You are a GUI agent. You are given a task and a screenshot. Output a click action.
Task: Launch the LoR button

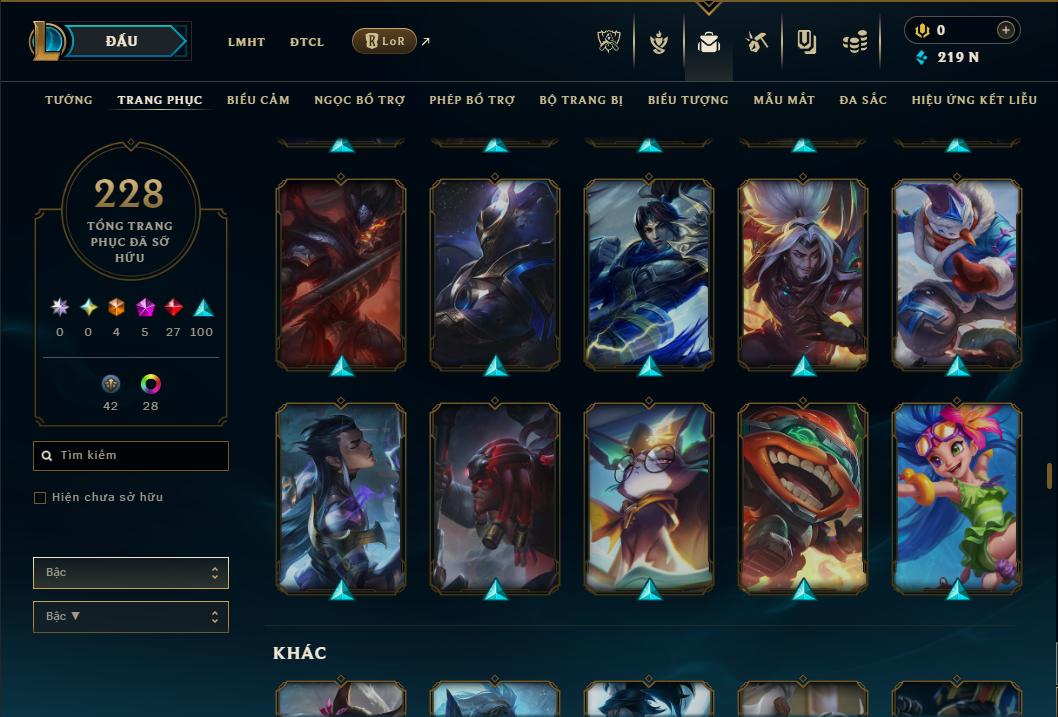coord(384,41)
